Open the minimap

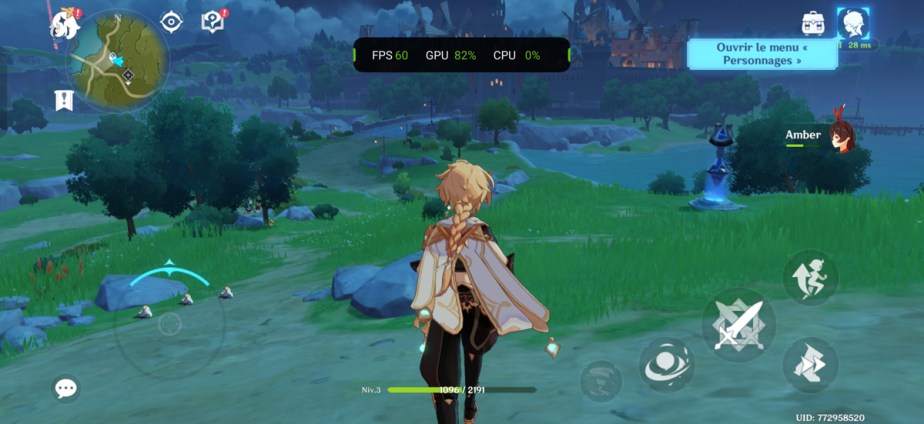(118, 59)
